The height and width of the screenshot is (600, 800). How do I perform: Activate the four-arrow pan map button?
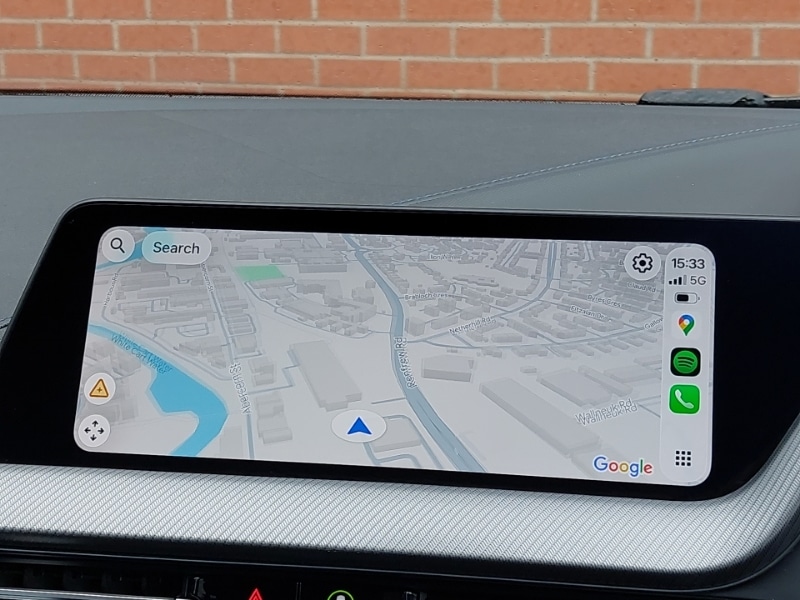pos(94,431)
